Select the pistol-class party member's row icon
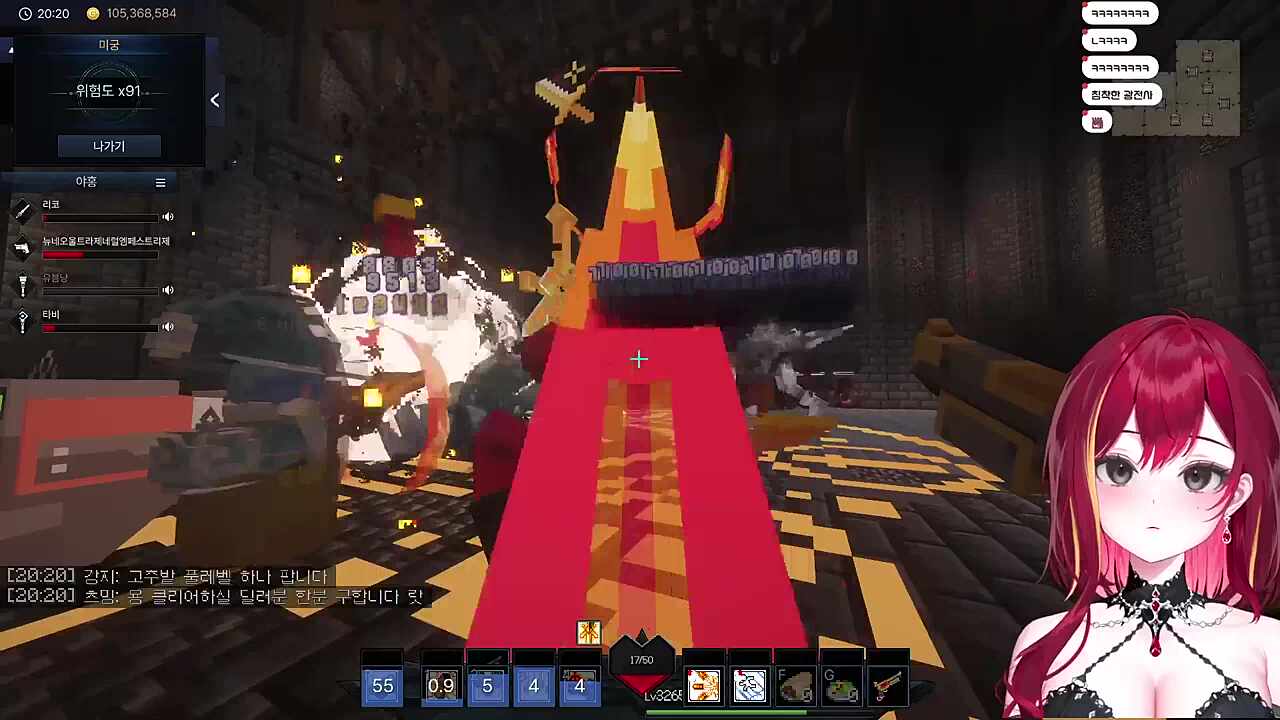Image resolution: width=1280 pixels, height=720 pixels. coord(23,247)
